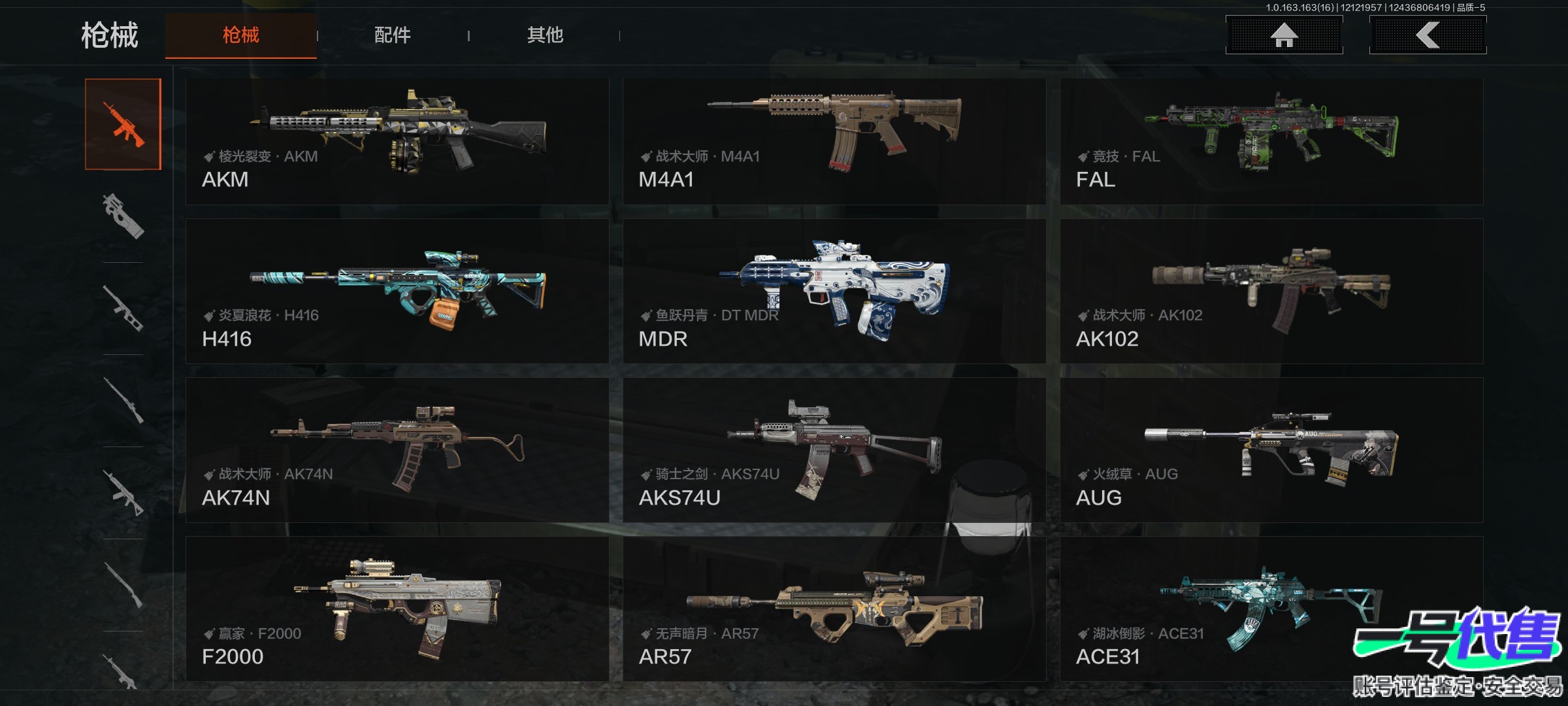Select the AKM weapon card

397,142
